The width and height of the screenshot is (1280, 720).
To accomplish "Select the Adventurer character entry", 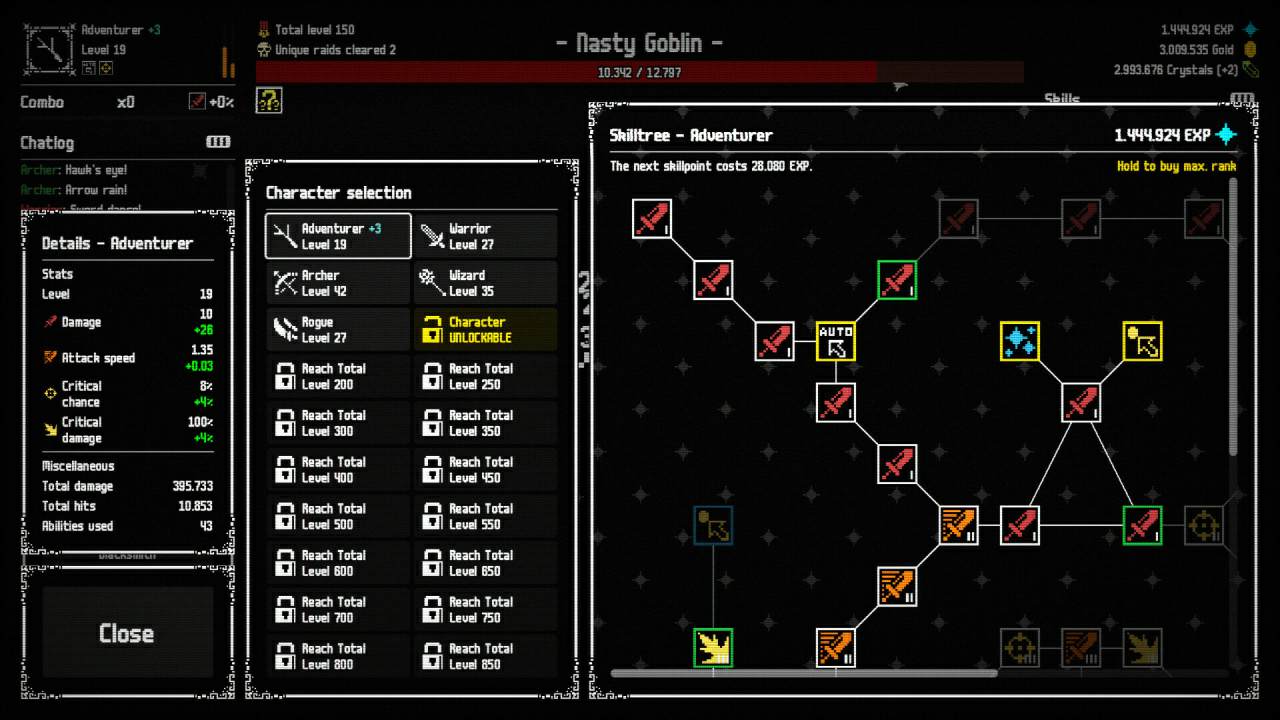I will pyautogui.click(x=338, y=236).
